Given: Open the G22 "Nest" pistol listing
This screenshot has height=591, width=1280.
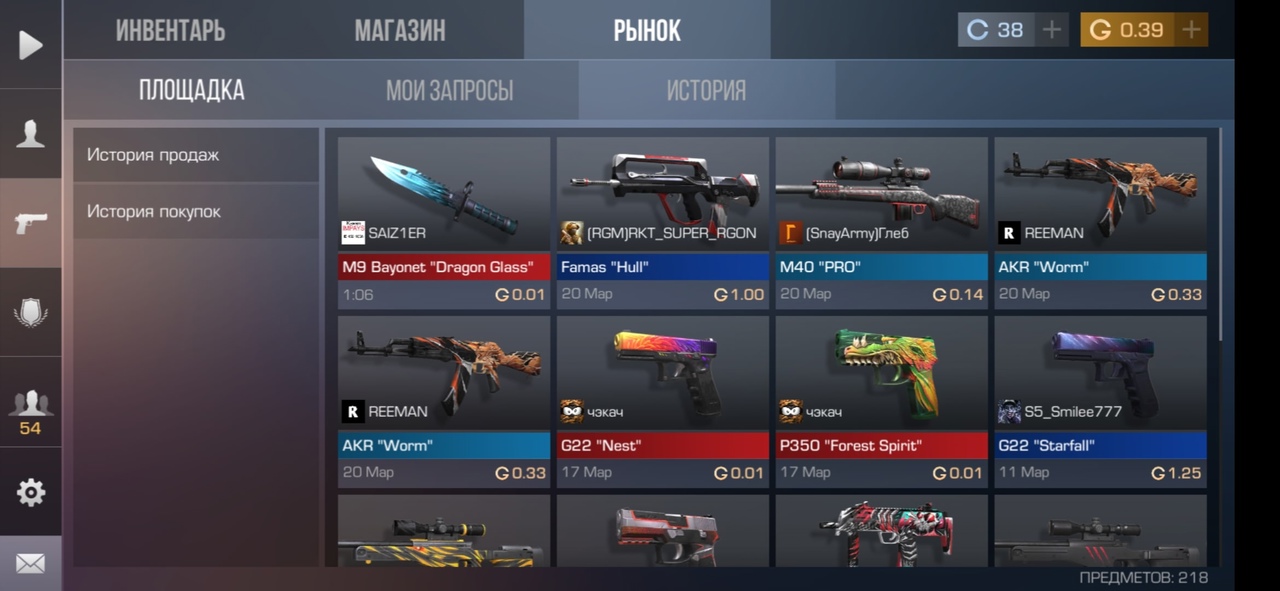Looking at the screenshot, I should point(662,400).
